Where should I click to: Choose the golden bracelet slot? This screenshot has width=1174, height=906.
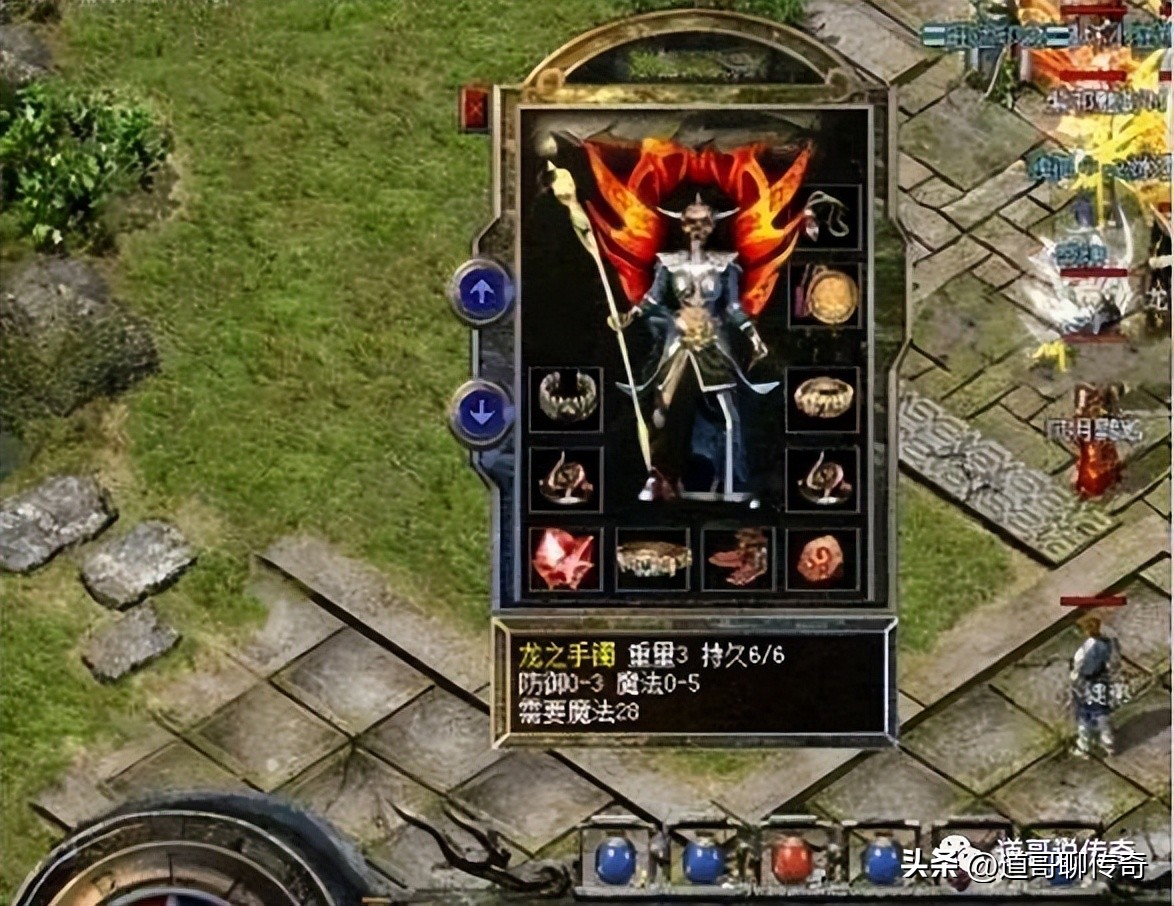tap(823, 398)
